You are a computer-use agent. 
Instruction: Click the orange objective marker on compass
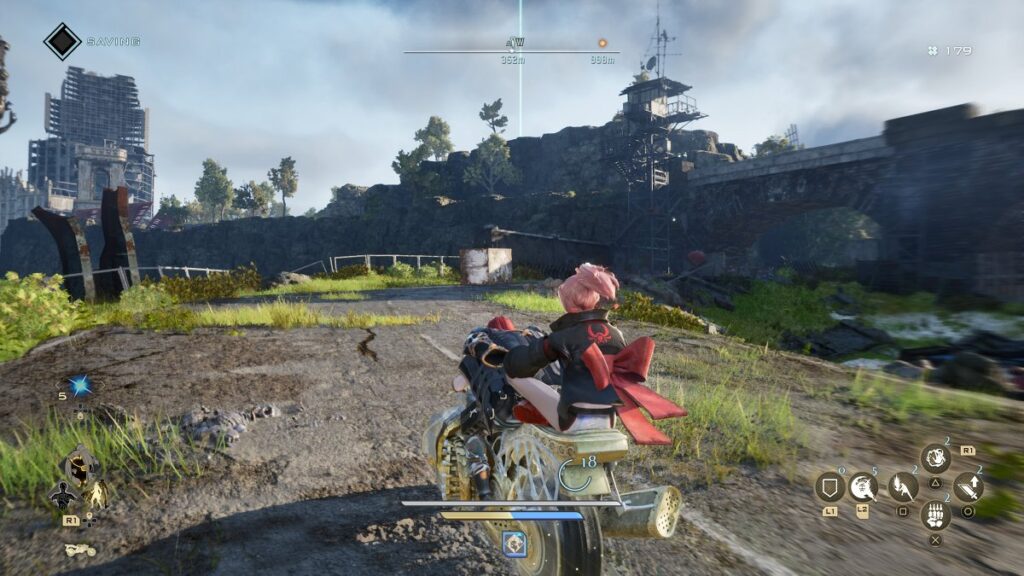click(x=602, y=43)
